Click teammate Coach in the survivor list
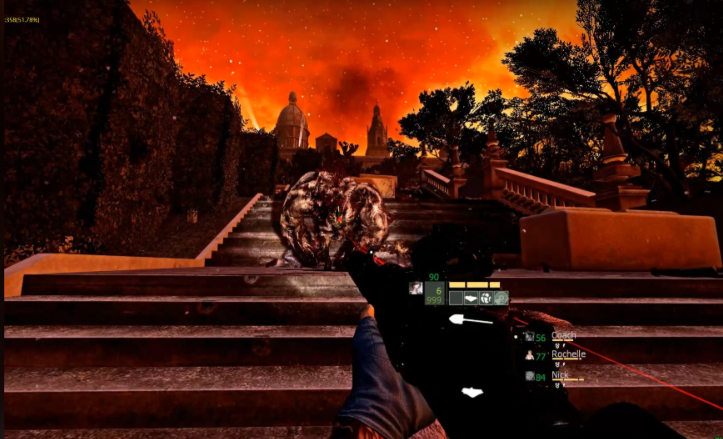Viewport: 723px width, 439px height. tap(563, 337)
